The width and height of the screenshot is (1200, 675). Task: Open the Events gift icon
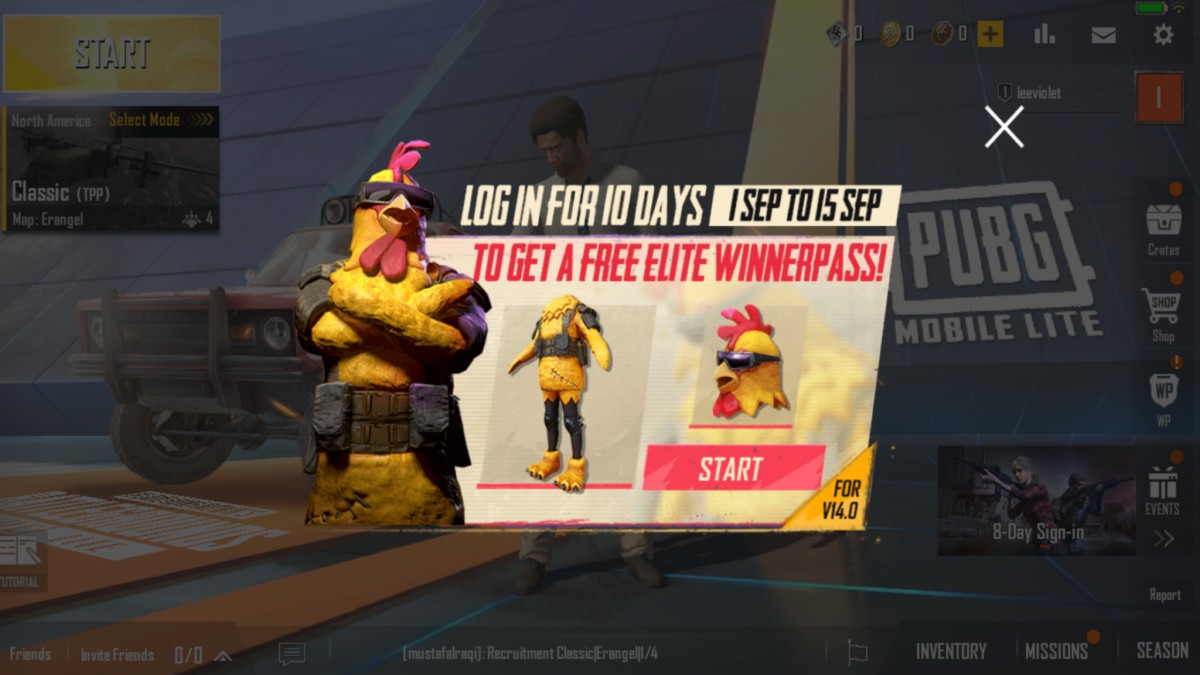(x=1163, y=490)
